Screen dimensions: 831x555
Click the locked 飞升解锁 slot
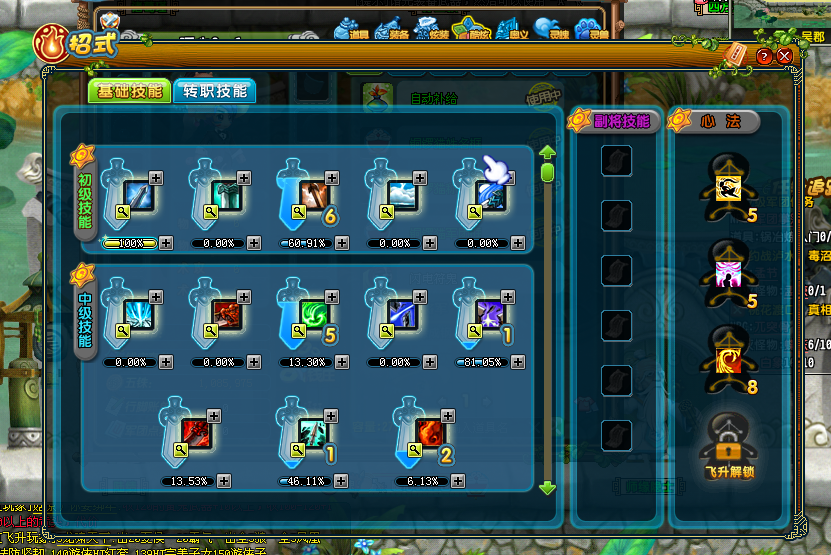point(727,442)
